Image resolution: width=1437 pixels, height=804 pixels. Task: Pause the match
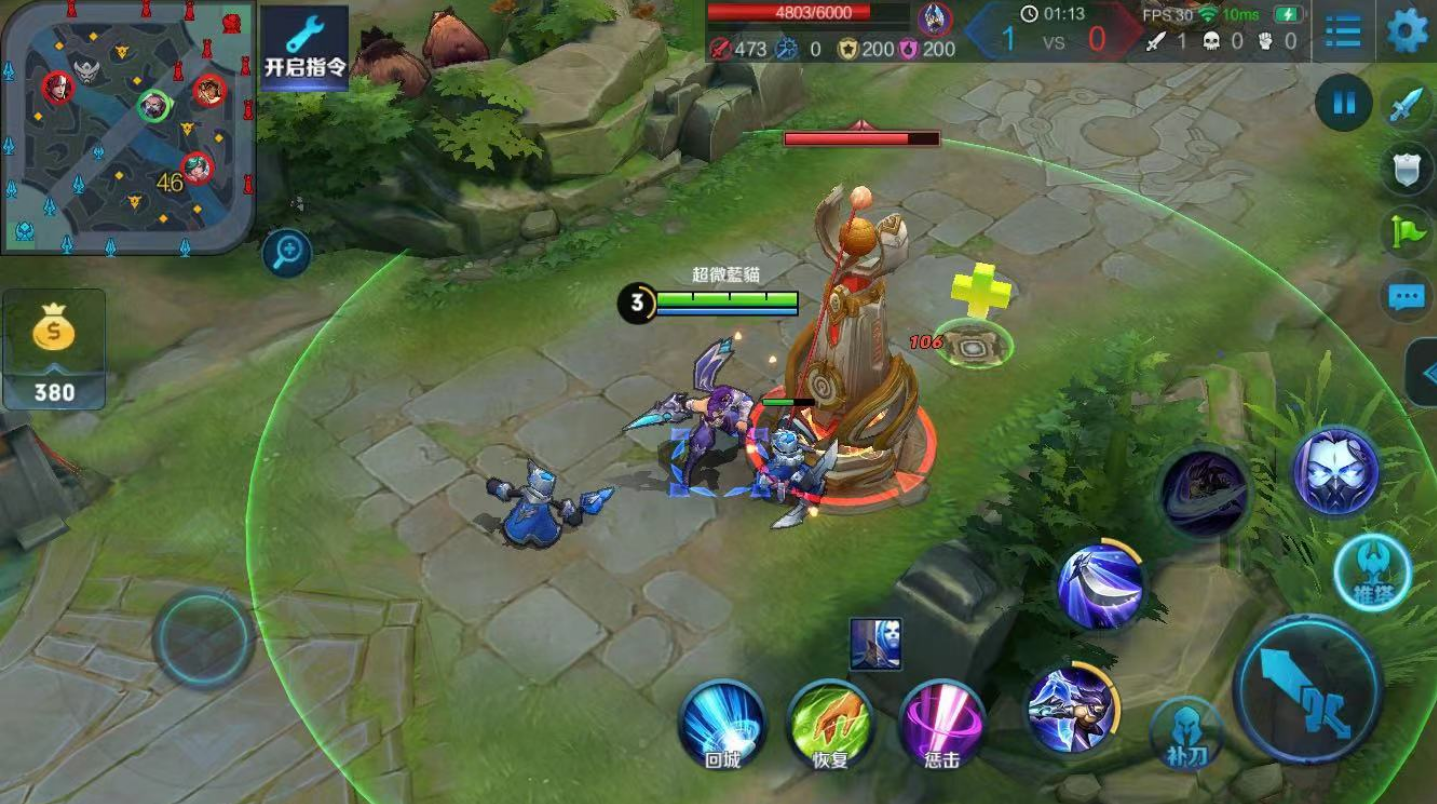pos(1343,103)
